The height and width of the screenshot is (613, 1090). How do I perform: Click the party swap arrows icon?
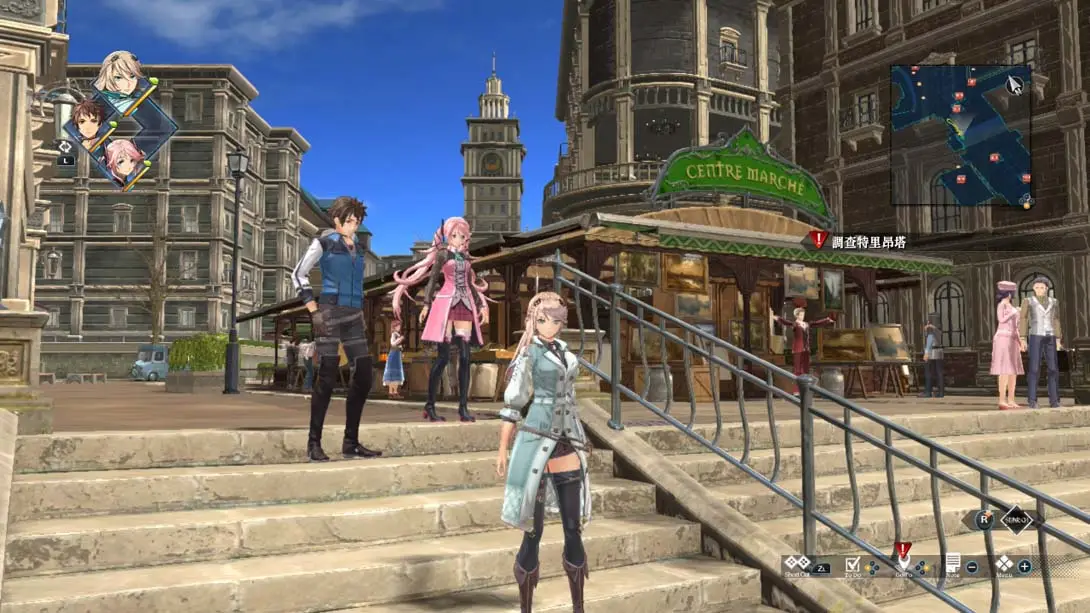pyautogui.click(x=65, y=146)
